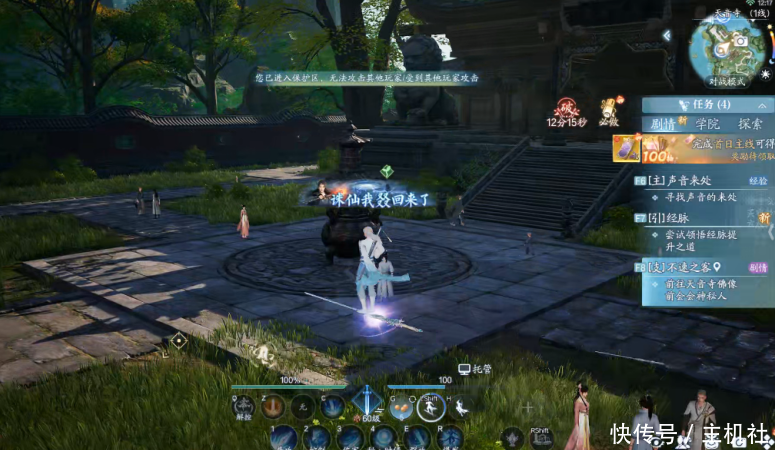The width and height of the screenshot is (775, 450).
Task: Activate the dash skill with ring border
Action: point(430,407)
